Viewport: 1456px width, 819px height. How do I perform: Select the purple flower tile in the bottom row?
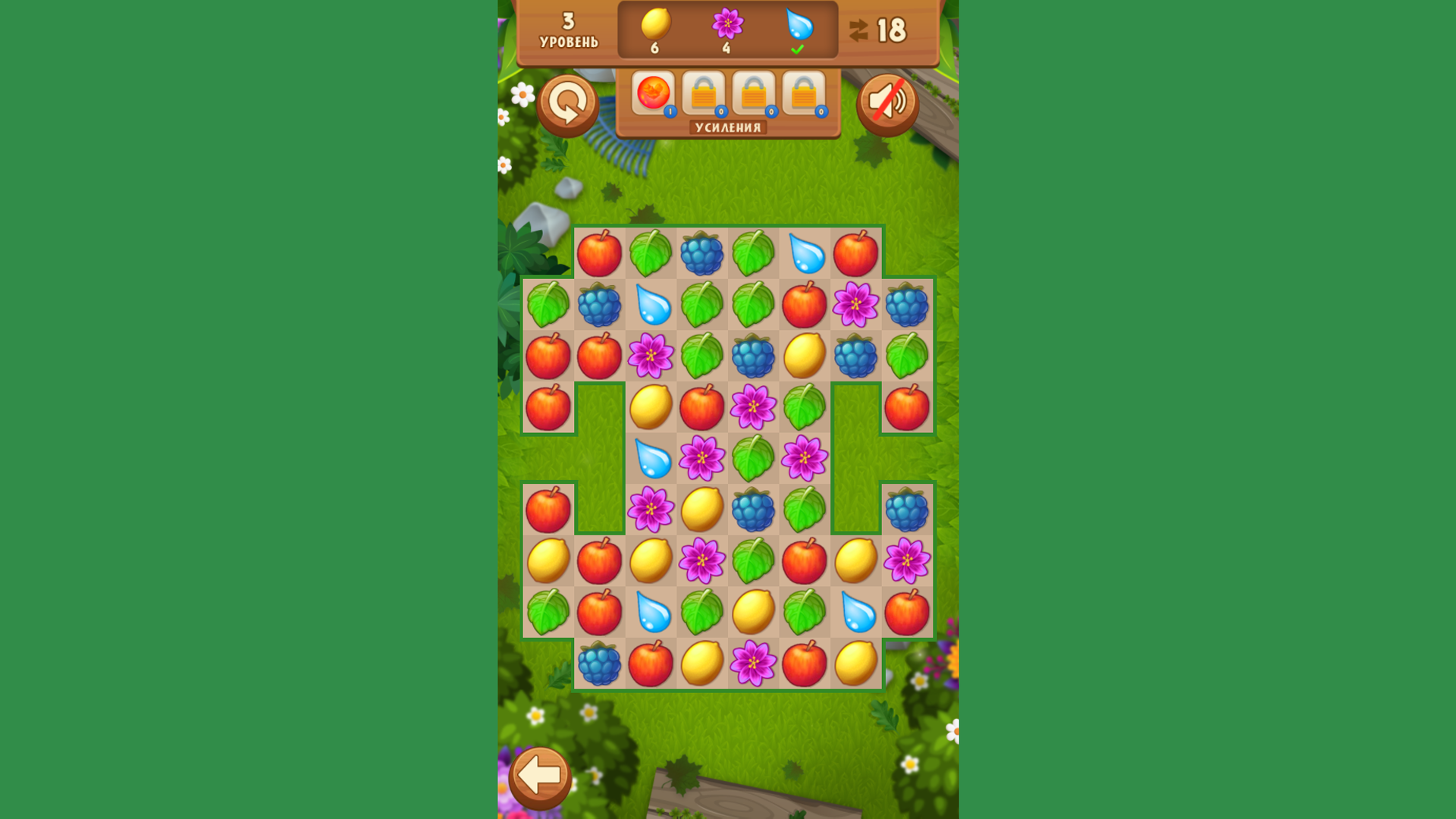pos(752,664)
